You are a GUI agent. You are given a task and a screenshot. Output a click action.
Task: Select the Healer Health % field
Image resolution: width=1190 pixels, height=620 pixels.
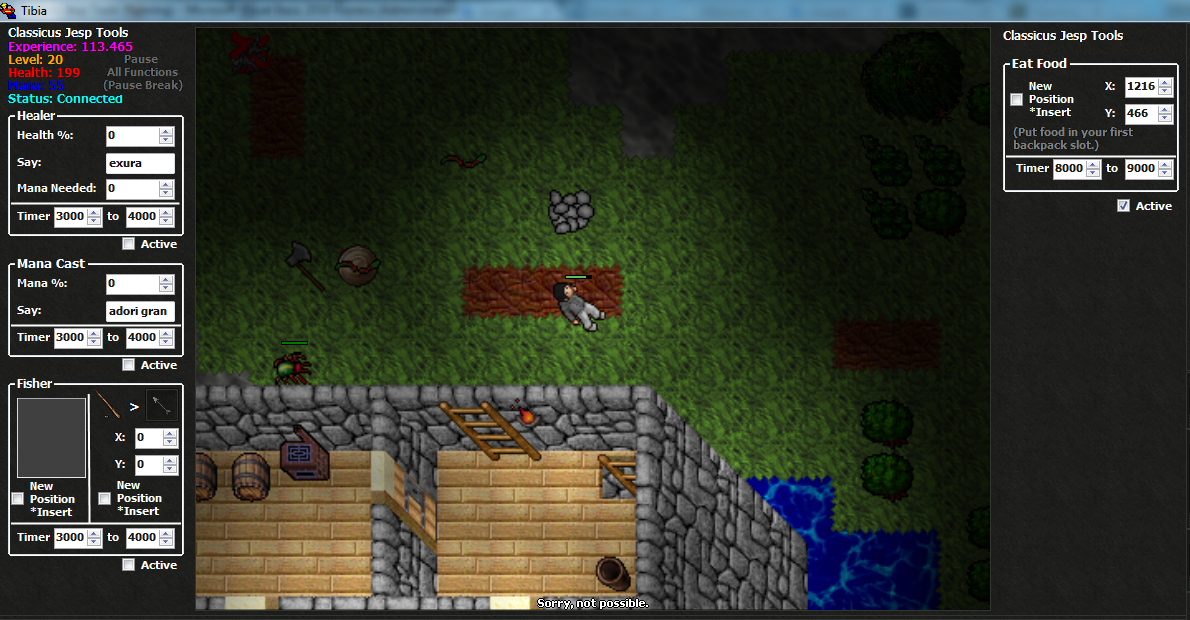132,135
